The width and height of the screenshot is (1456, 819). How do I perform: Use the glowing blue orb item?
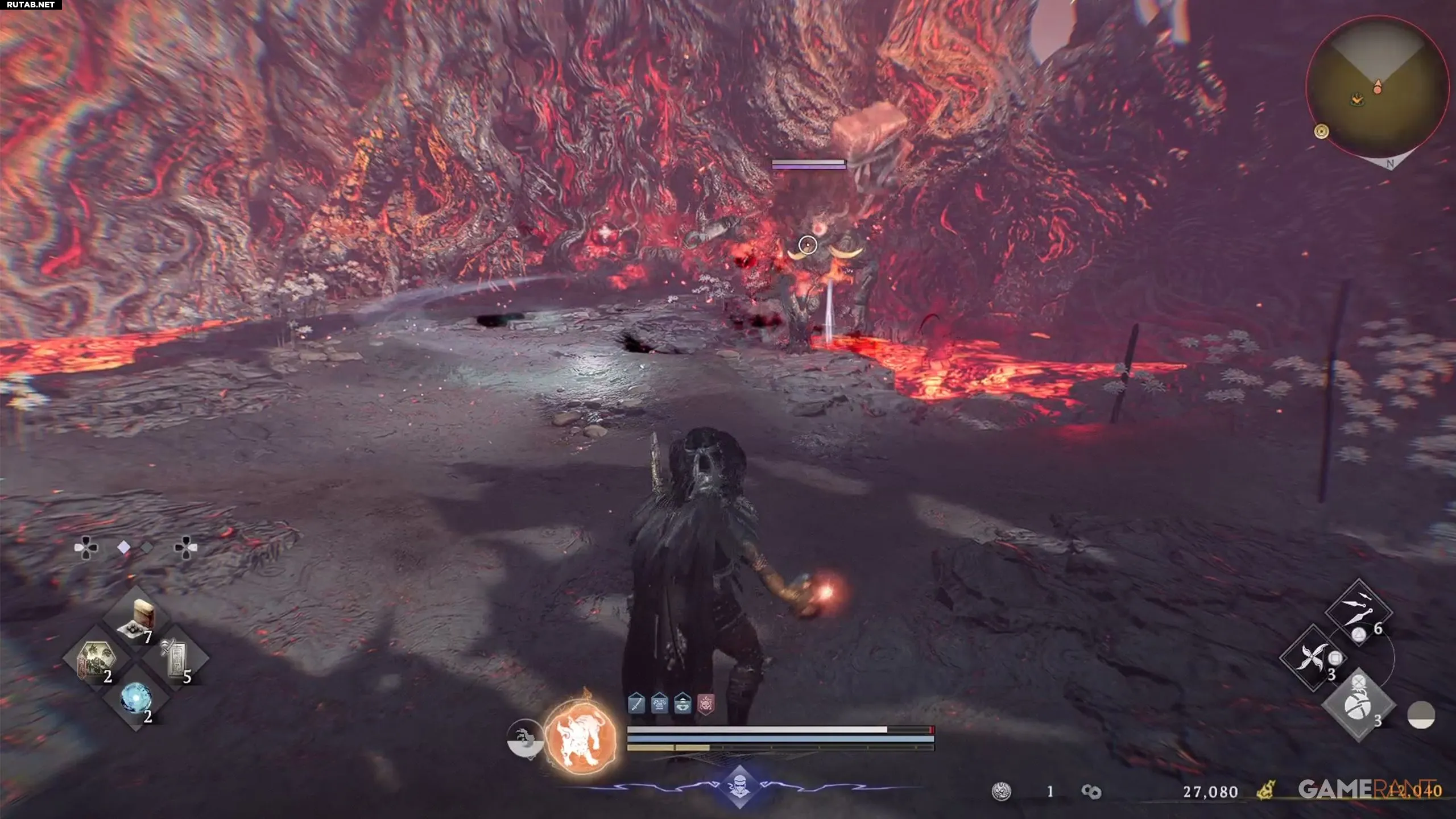(136, 698)
